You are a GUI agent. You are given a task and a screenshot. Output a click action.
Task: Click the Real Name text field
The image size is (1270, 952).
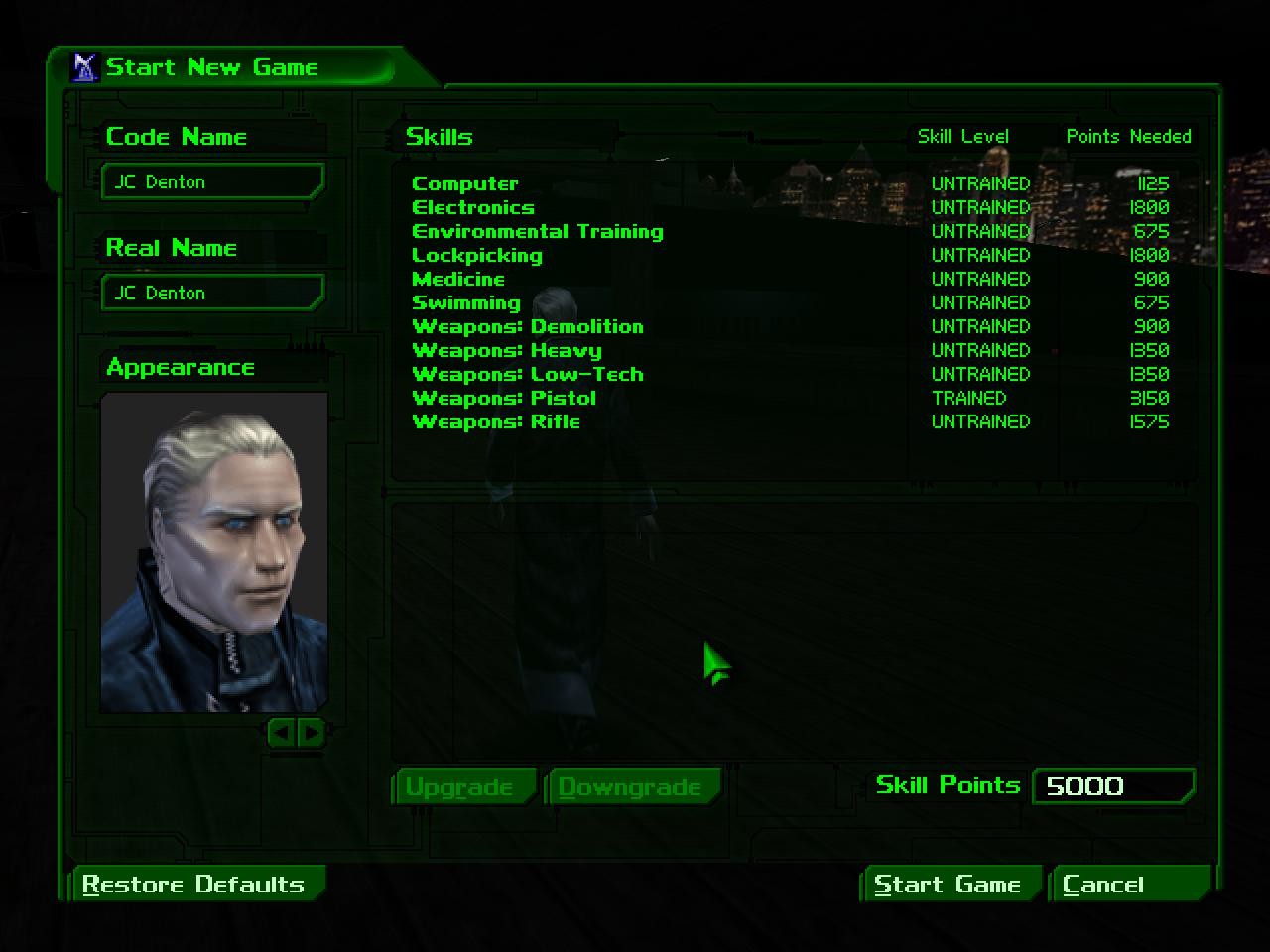pyautogui.click(x=211, y=293)
